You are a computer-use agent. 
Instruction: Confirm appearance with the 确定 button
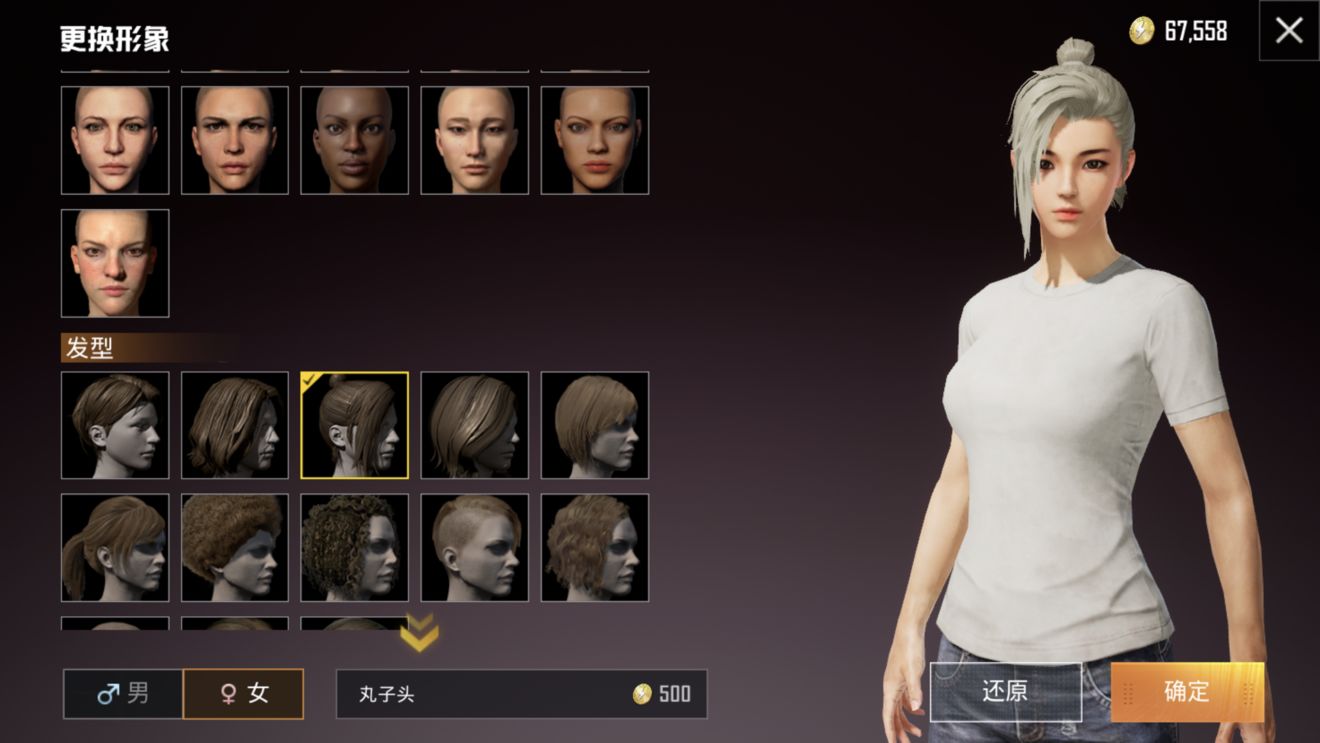coord(1187,692)
